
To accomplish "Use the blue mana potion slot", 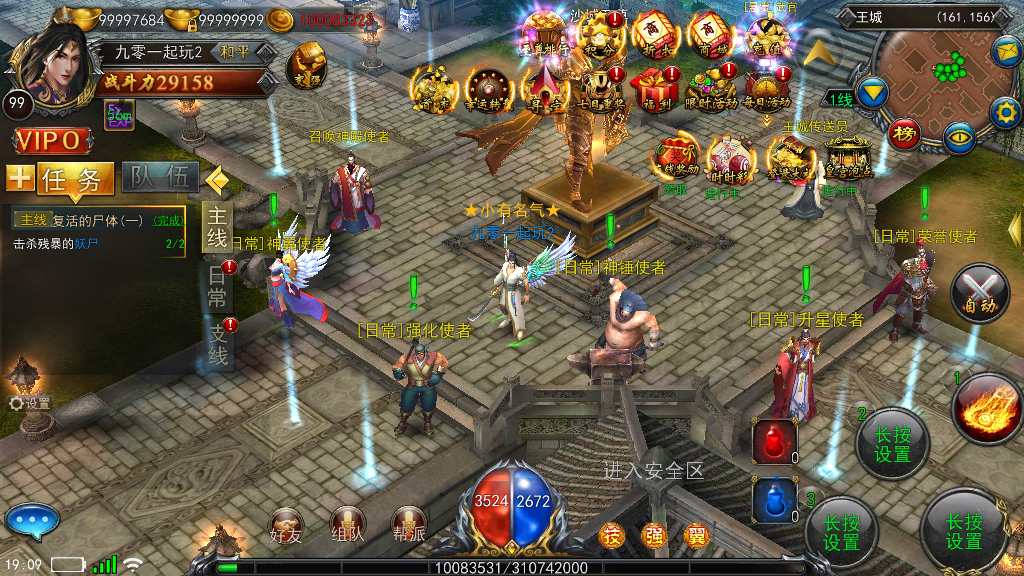I will coord(775,500).
